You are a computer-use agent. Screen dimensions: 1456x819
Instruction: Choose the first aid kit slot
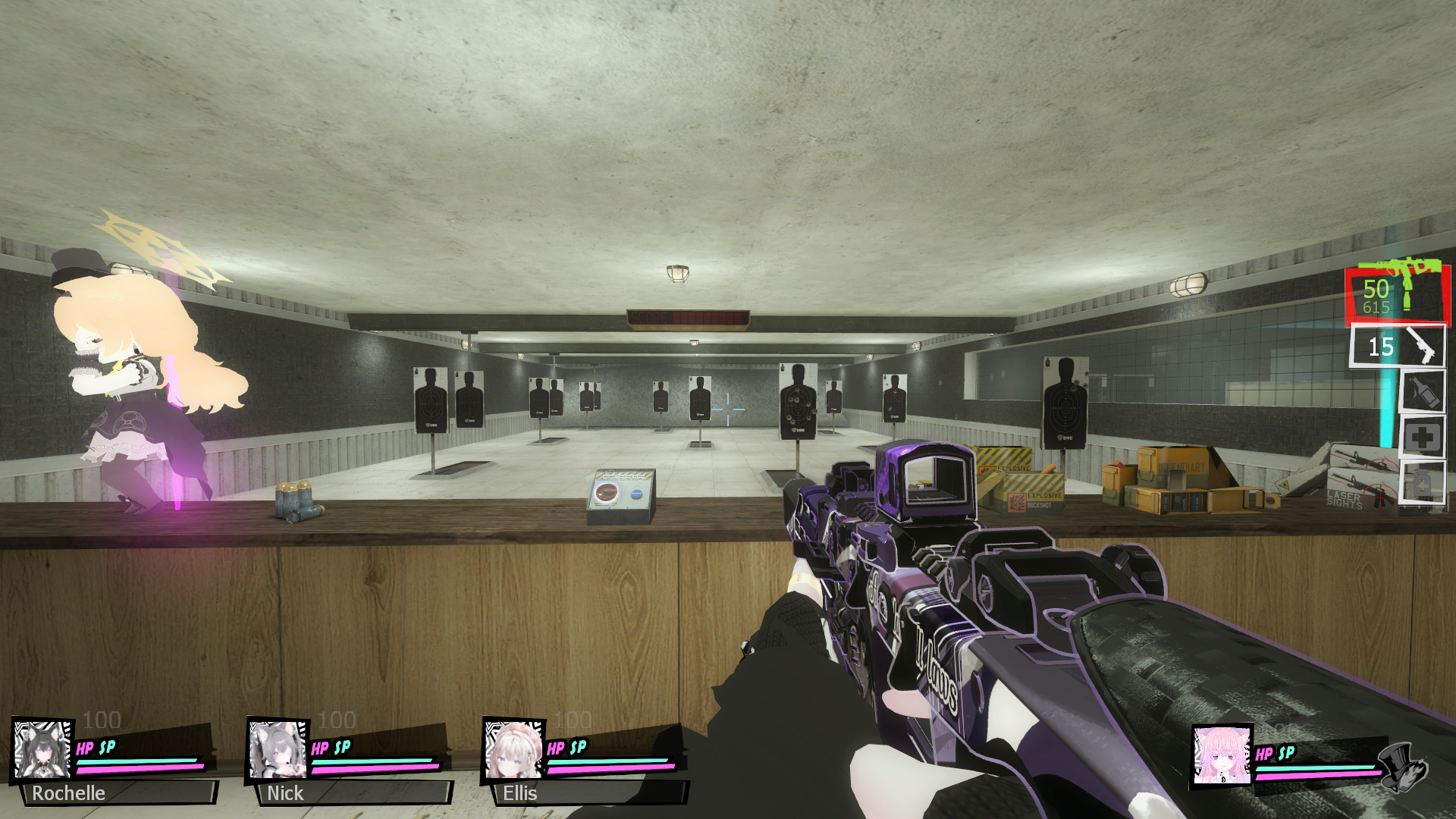1423,438
